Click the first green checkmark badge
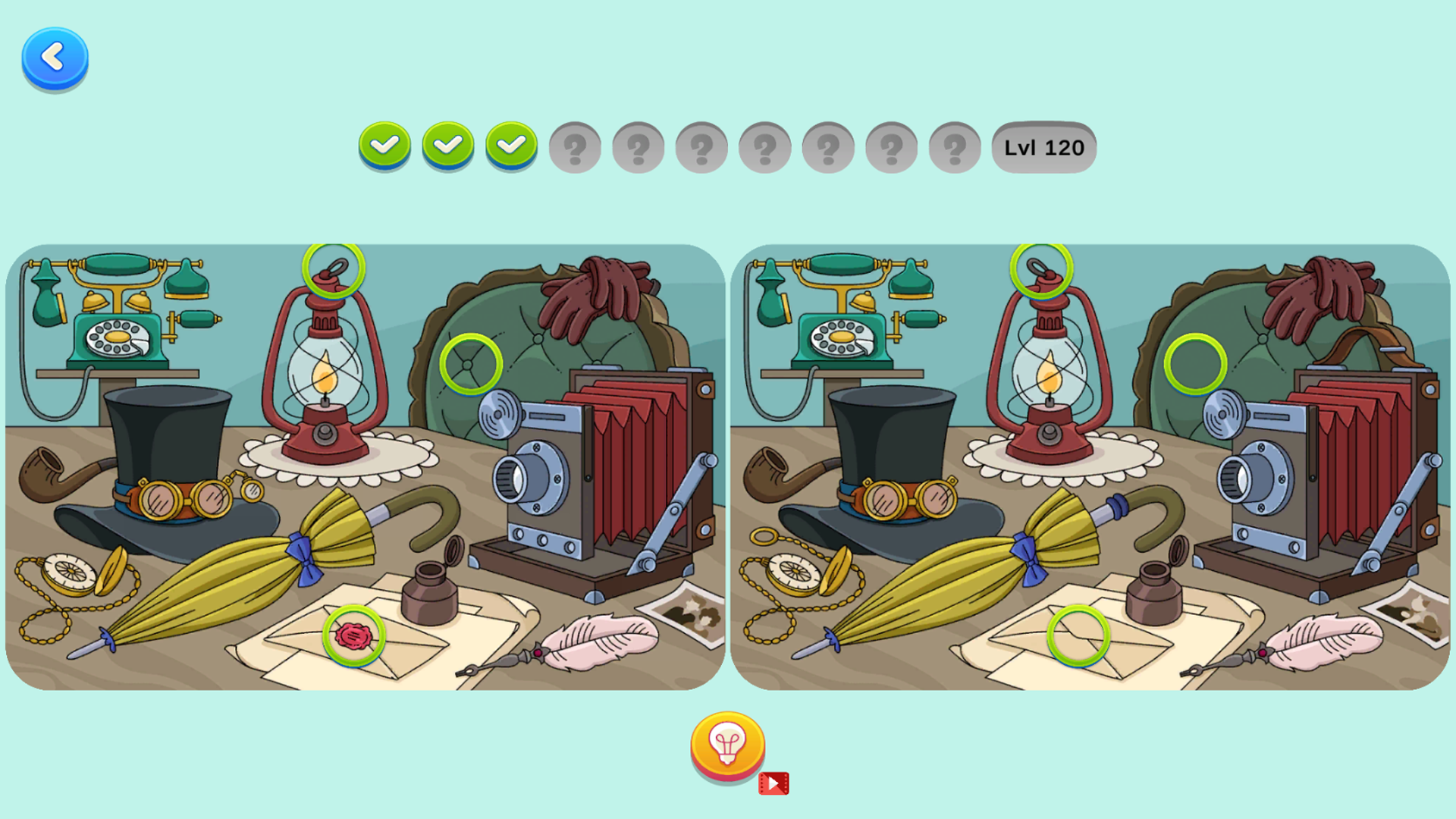1456x819 pixels. (x=385, y=146)
